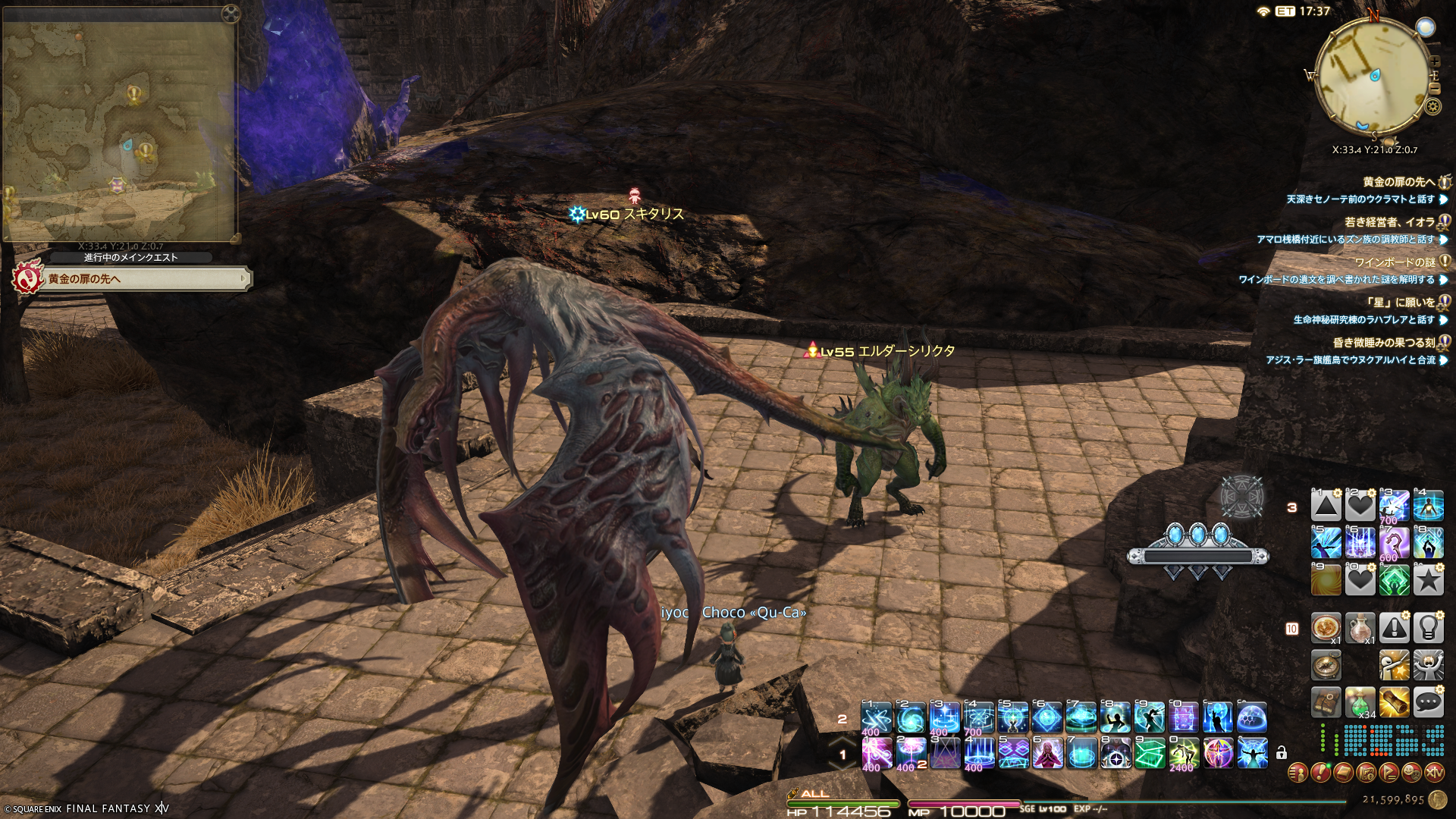Activate the honeycomb dome barrier ability
The height and width of the screenshot is (819, 1456).
tap(1252, 717)
